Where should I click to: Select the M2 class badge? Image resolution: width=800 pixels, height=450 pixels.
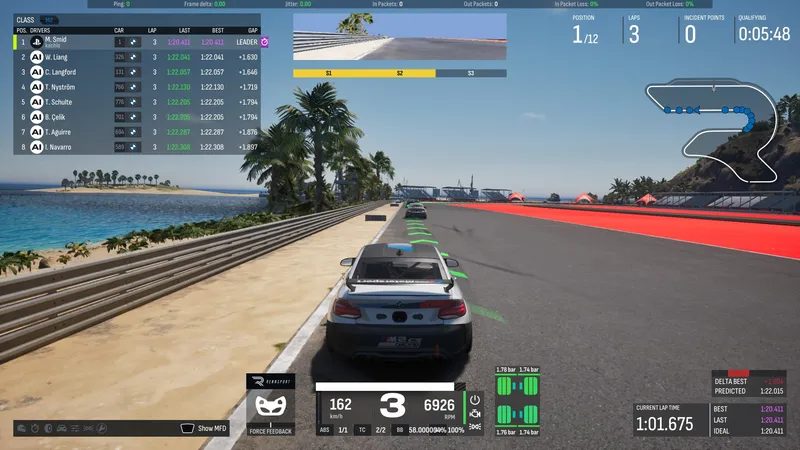point(48,19)
